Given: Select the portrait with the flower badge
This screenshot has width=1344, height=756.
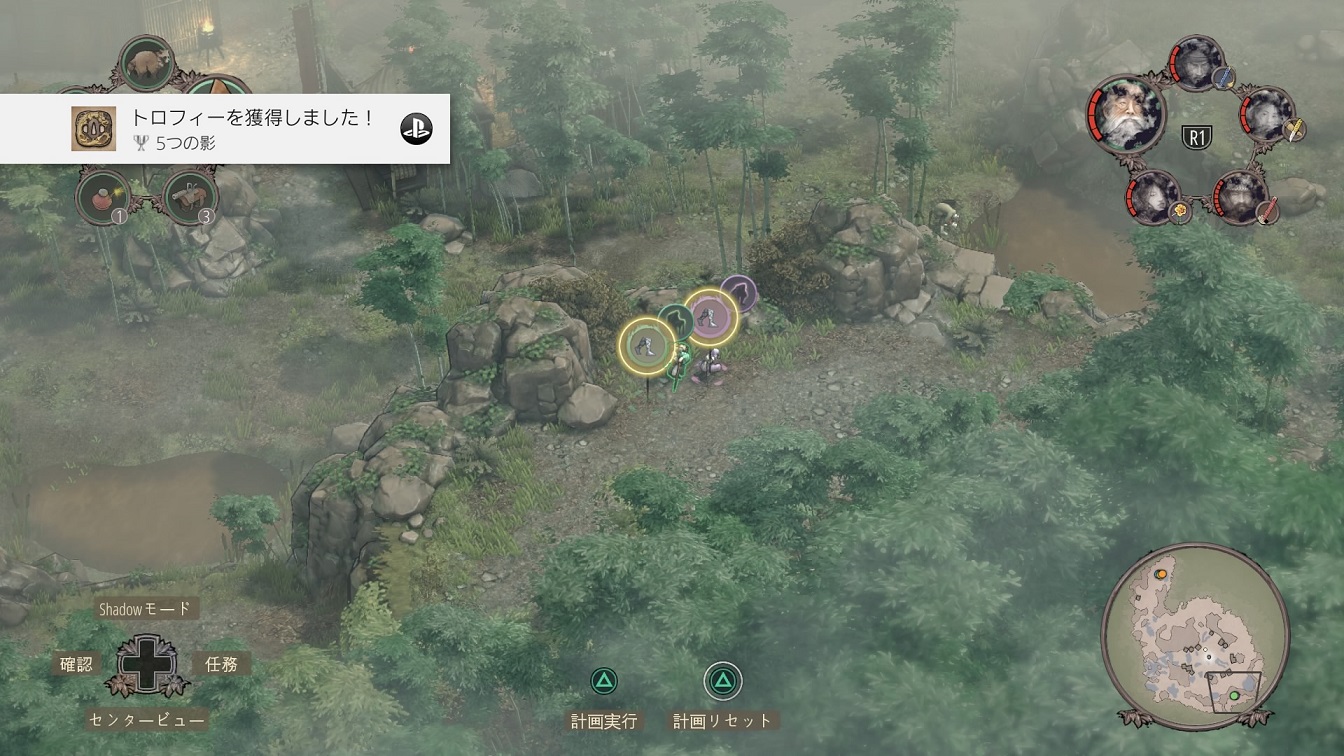Looking at the screenshot, I should 1154,195.
